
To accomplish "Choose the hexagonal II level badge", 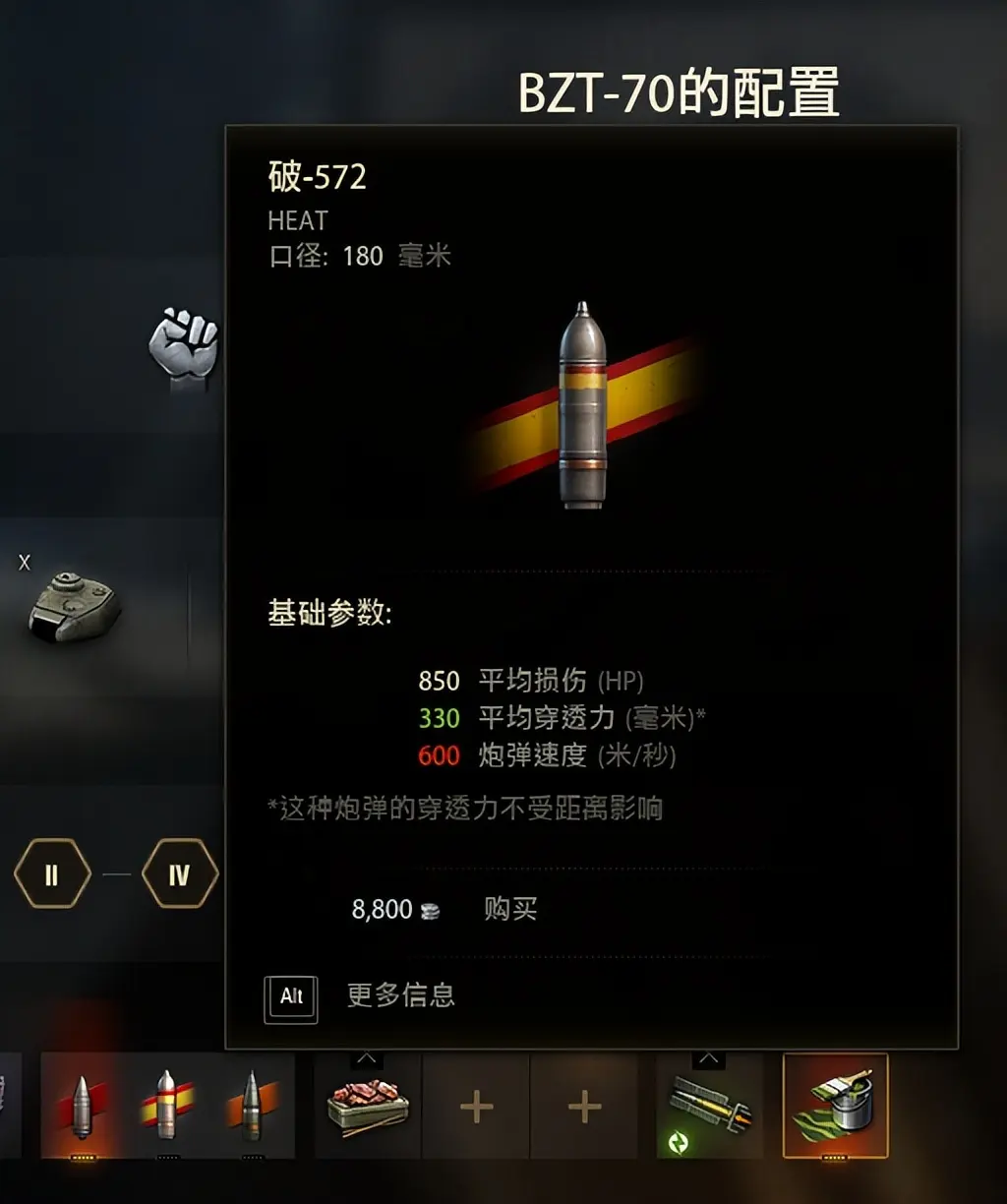I will click(52, 873).
